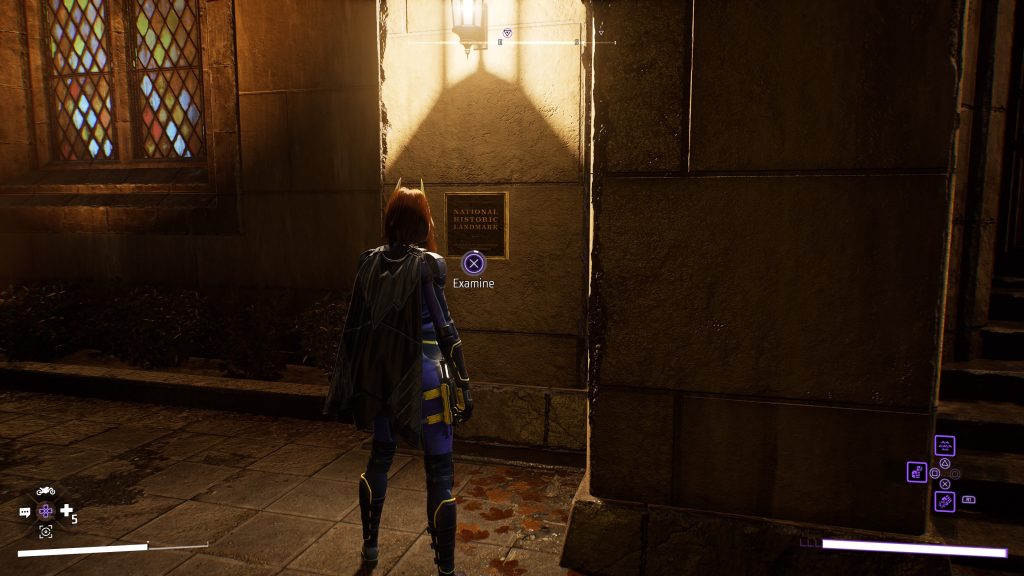
Task: Trigger the bottom fist ability icon
Action: pyautogui.click(x=944, y=500)
